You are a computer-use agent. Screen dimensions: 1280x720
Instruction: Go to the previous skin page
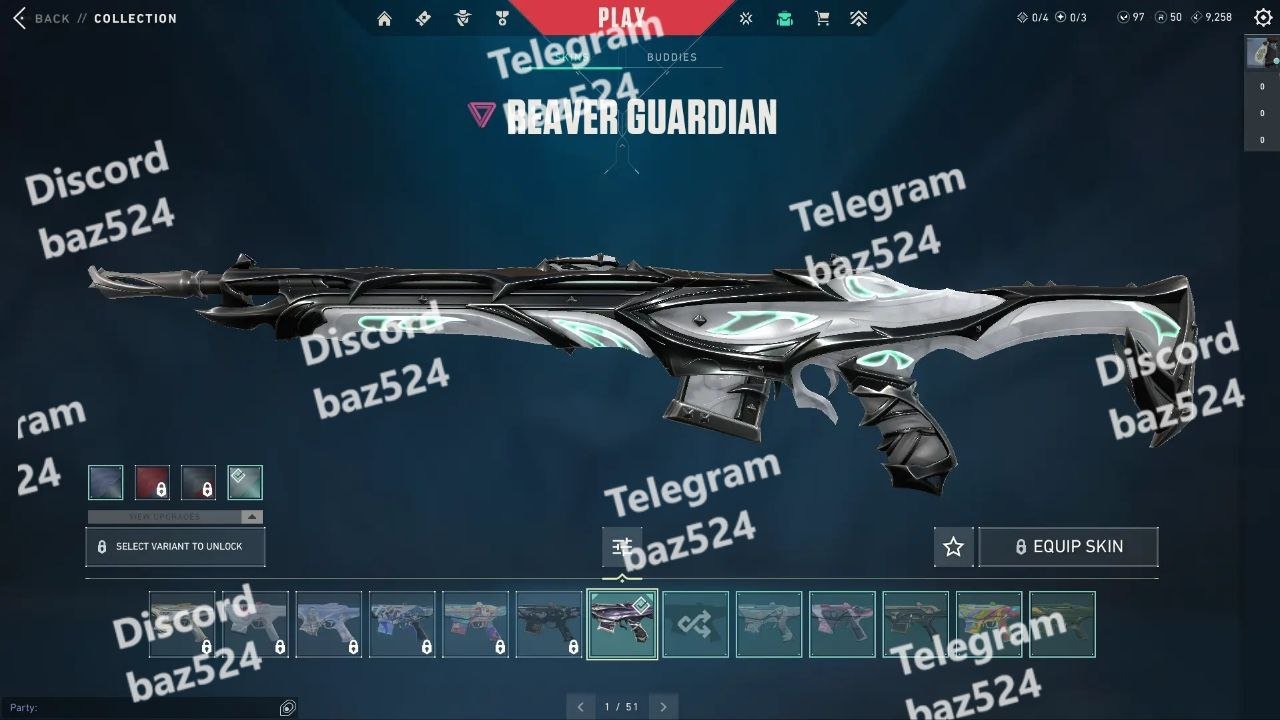coord(580,707)
